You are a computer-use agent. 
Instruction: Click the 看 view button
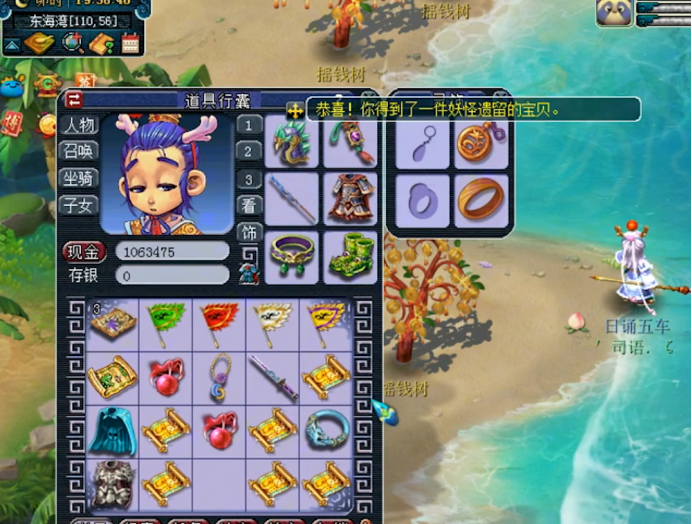[249, 206]
